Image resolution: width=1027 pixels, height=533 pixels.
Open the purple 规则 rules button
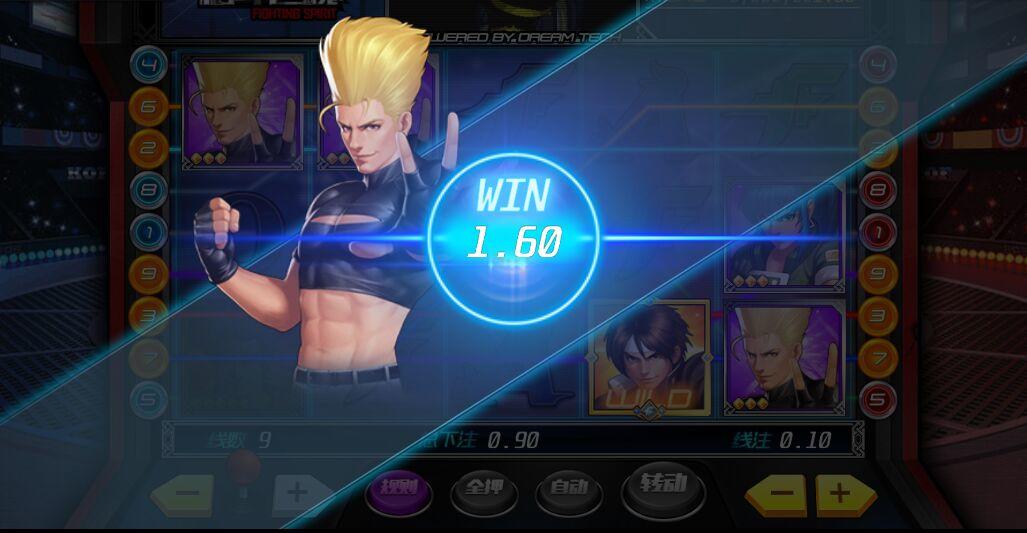coord(398,489)
